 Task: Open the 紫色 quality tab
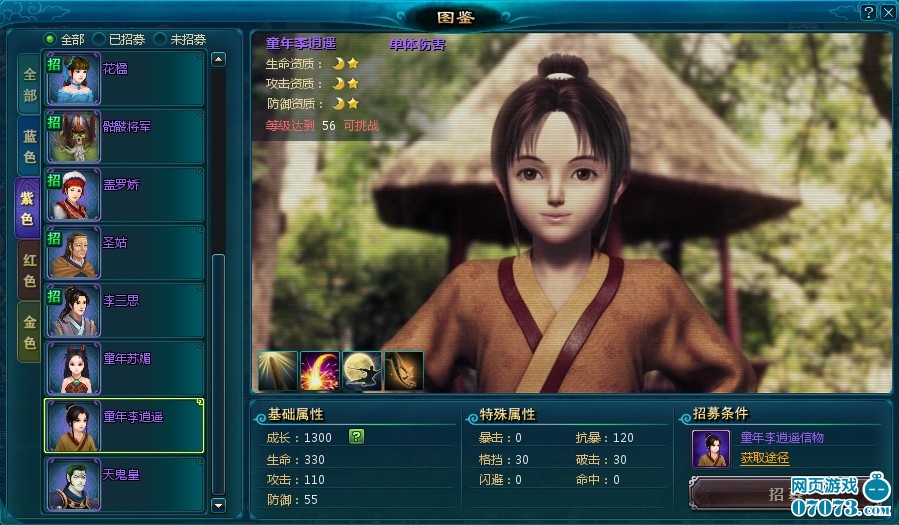pyautogui.click(x=28, y=207)
